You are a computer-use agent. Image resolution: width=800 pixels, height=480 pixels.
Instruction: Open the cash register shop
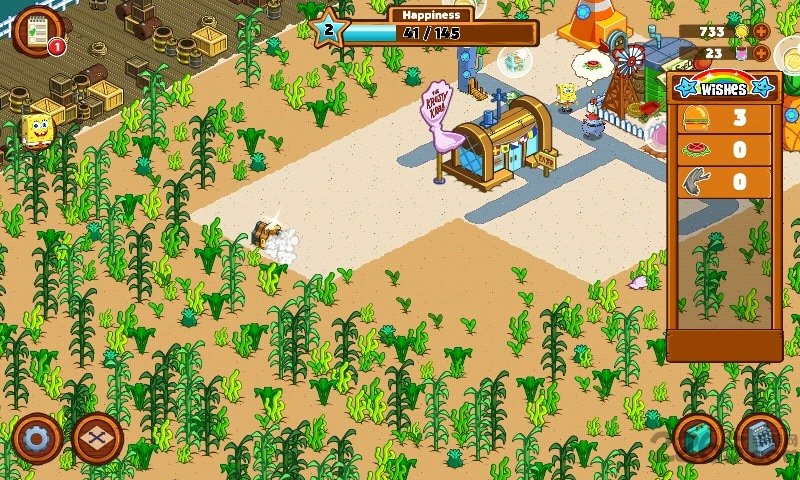pyautogui.click(x=759, y=437)
